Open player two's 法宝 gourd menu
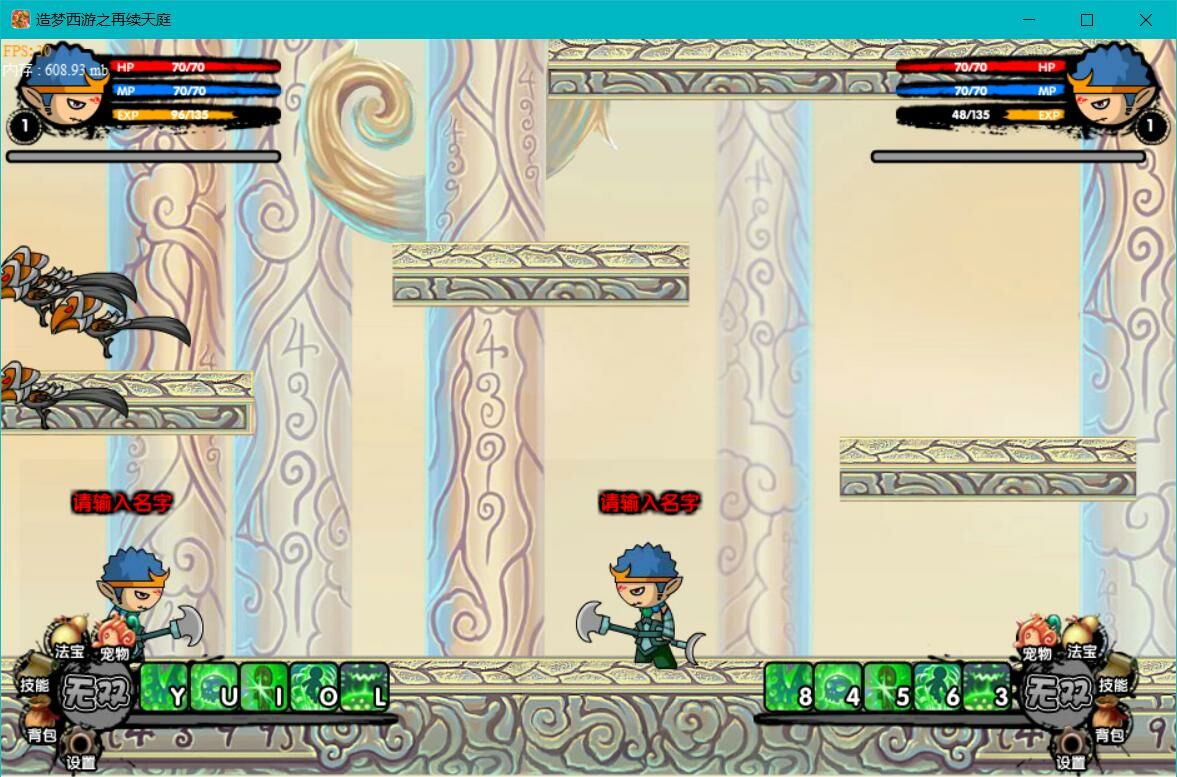 point(1082,637)
